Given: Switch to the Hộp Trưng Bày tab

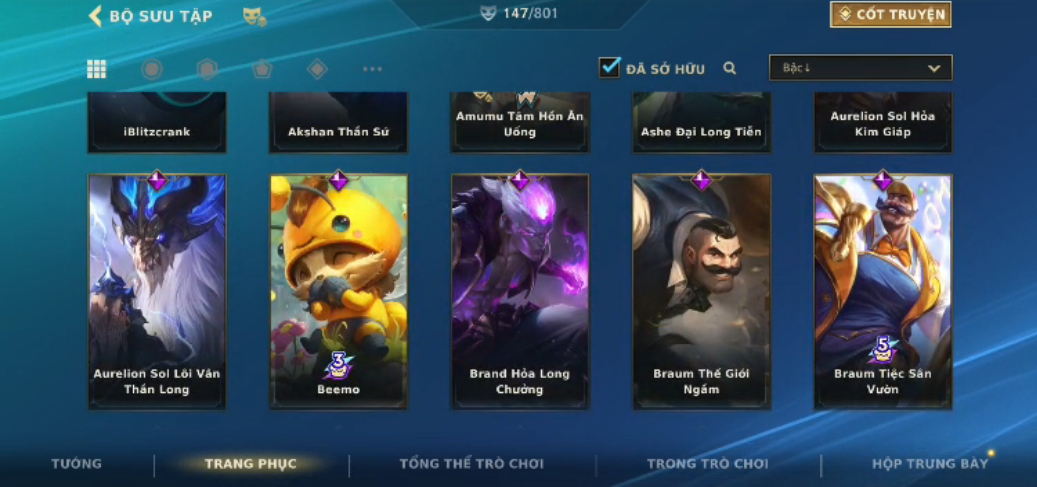Looking at the screenshot, I should coord(929,464).
